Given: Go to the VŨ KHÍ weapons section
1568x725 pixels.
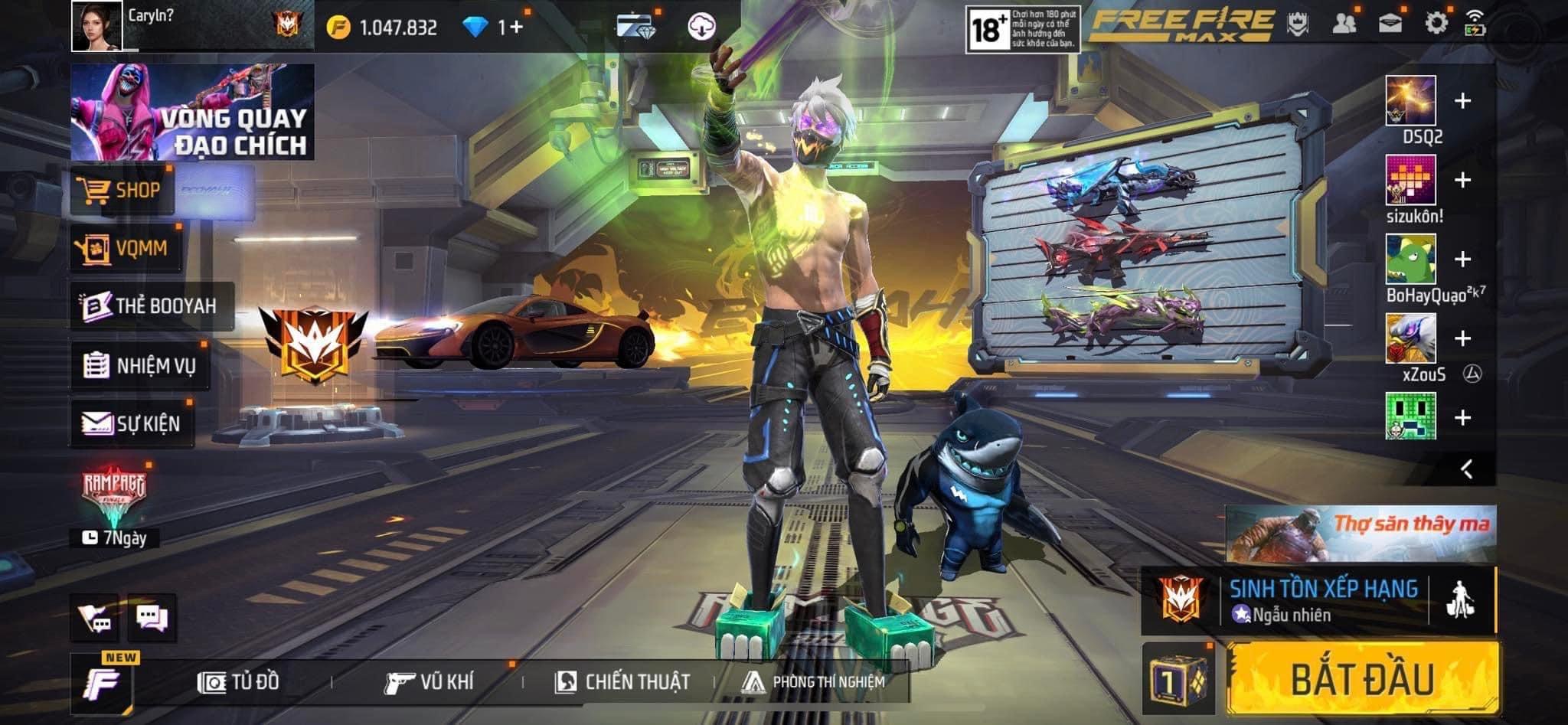Looking at the screenshot, I should tap(430, 681).
